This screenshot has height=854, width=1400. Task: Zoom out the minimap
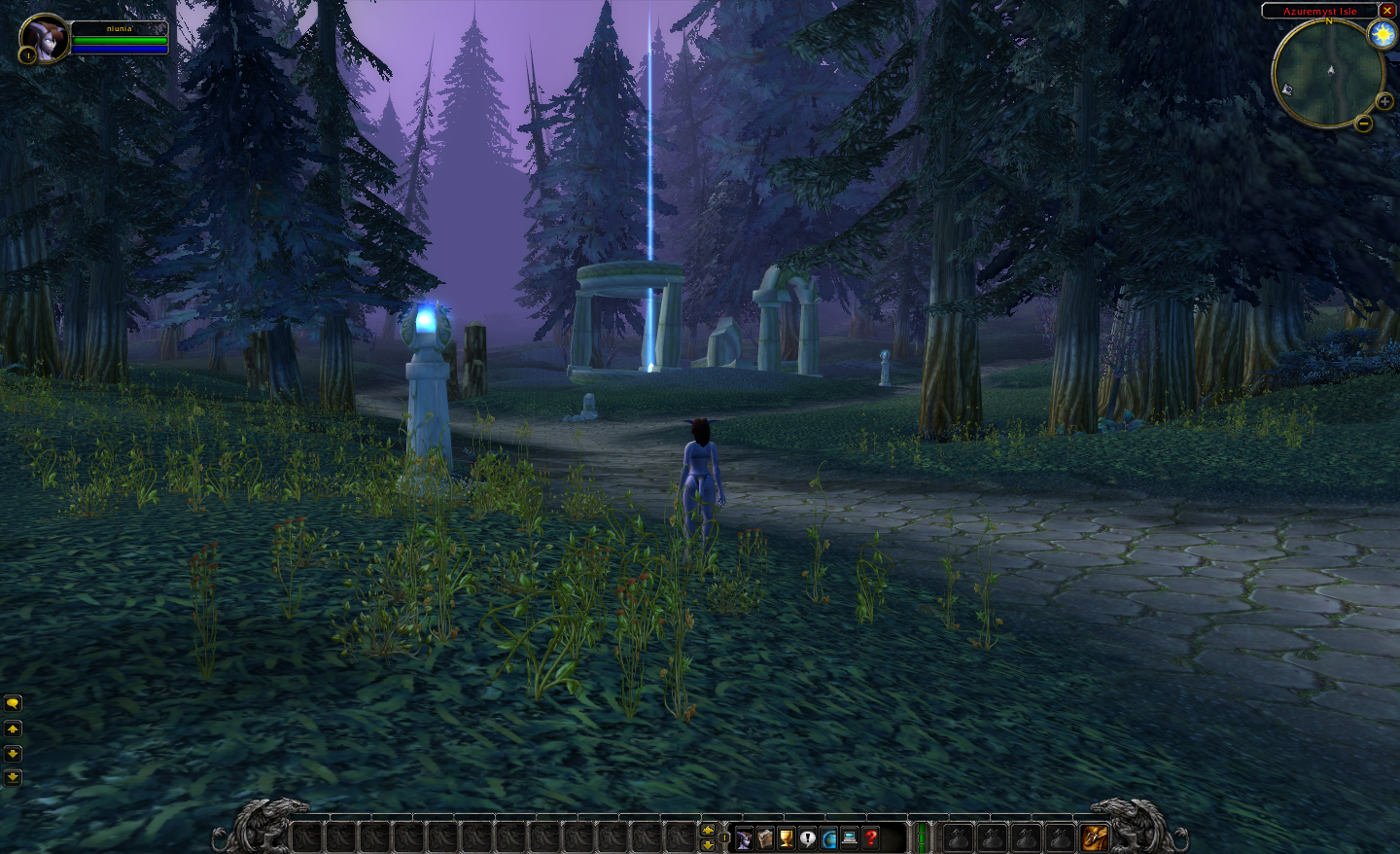click(x=1364, y=124)
